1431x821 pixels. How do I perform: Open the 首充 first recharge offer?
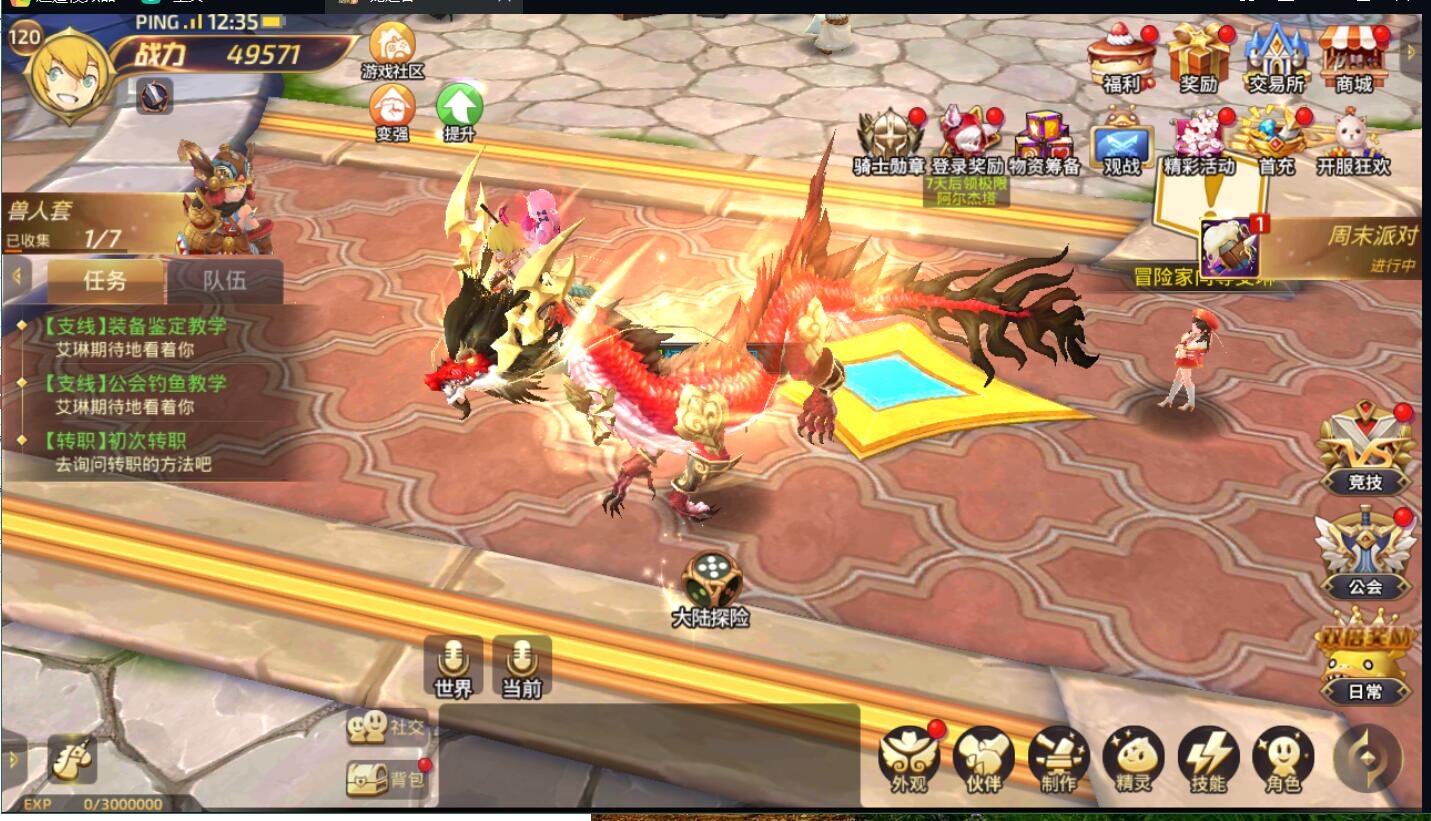(1276, 140)
